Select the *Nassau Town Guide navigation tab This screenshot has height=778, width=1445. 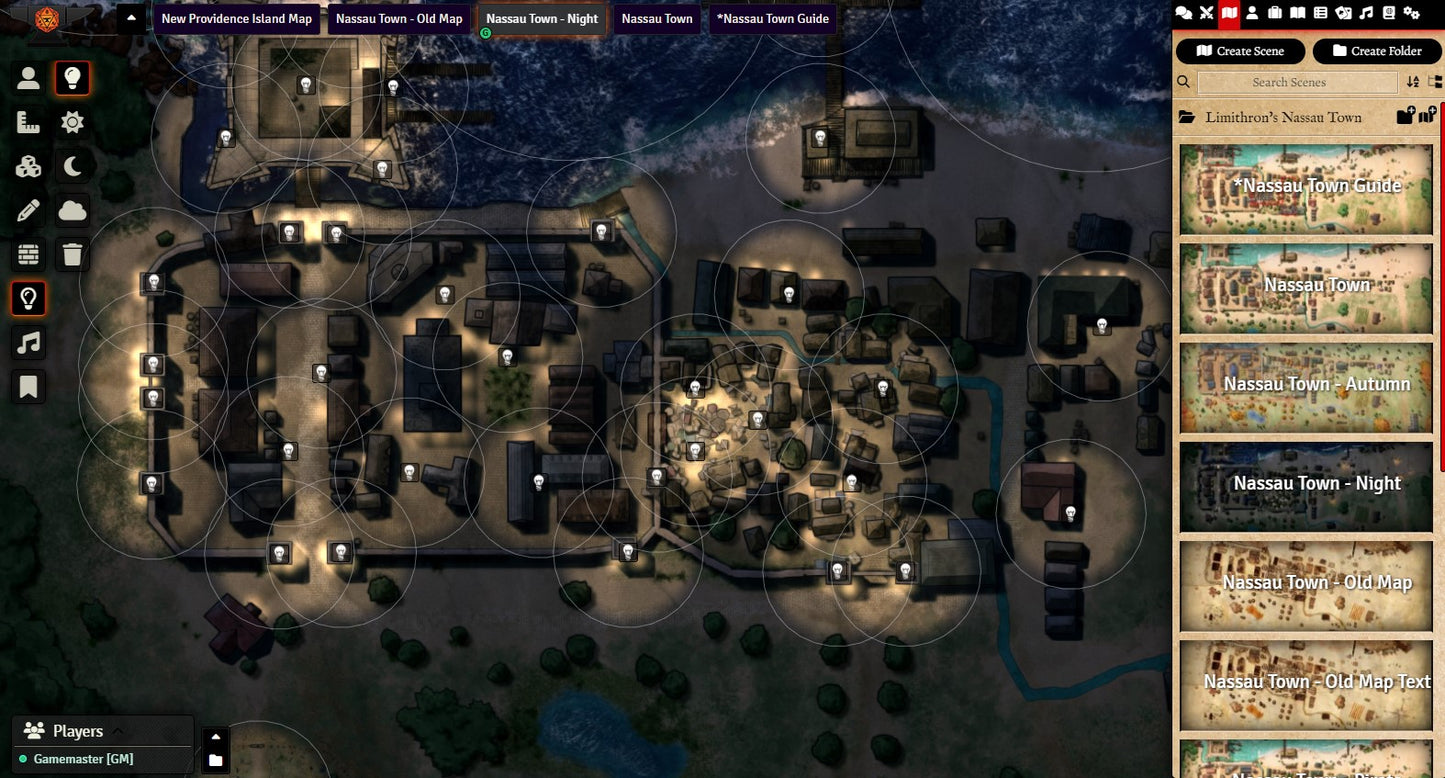tap(772, 19)
